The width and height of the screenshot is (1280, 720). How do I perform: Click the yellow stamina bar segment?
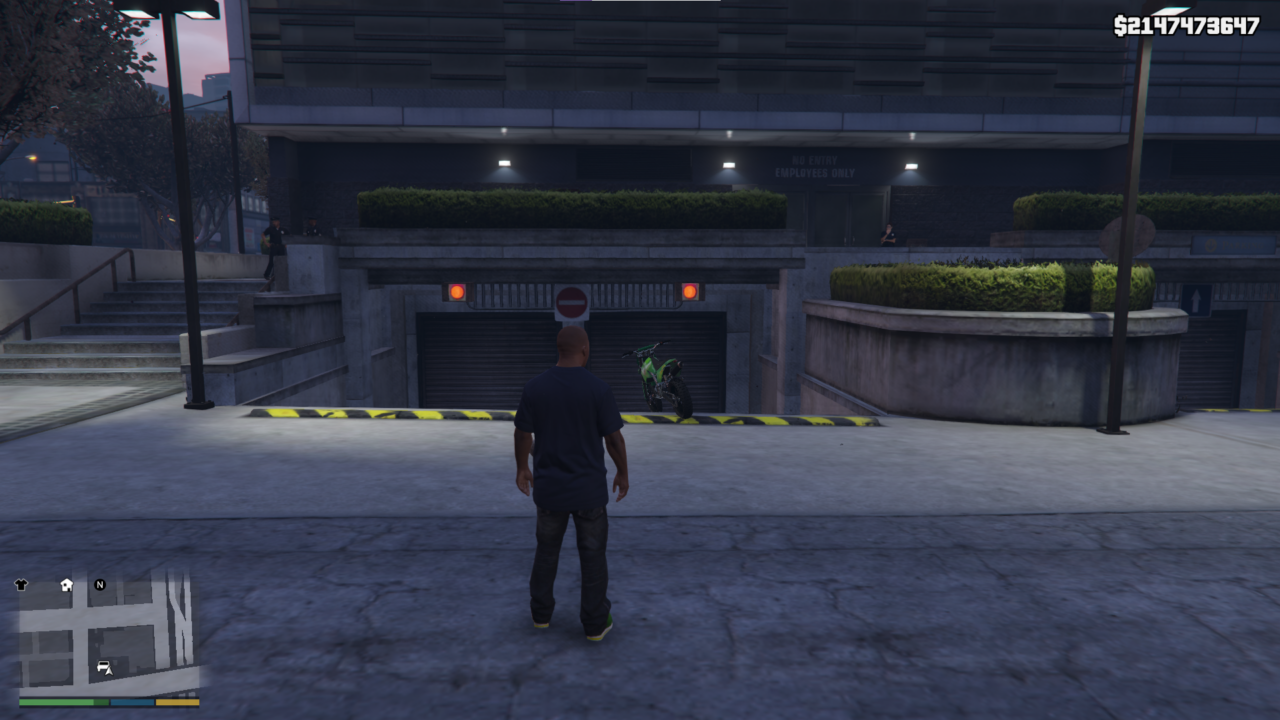click(177, 702)
